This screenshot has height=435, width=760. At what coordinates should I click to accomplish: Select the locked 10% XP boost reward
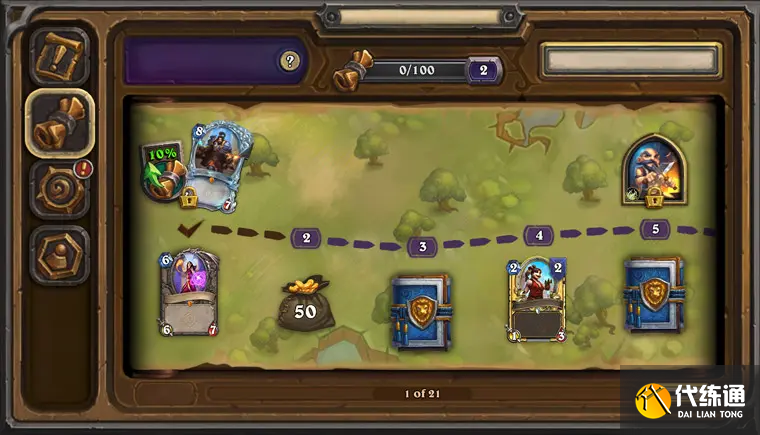[x=163, y=170]
